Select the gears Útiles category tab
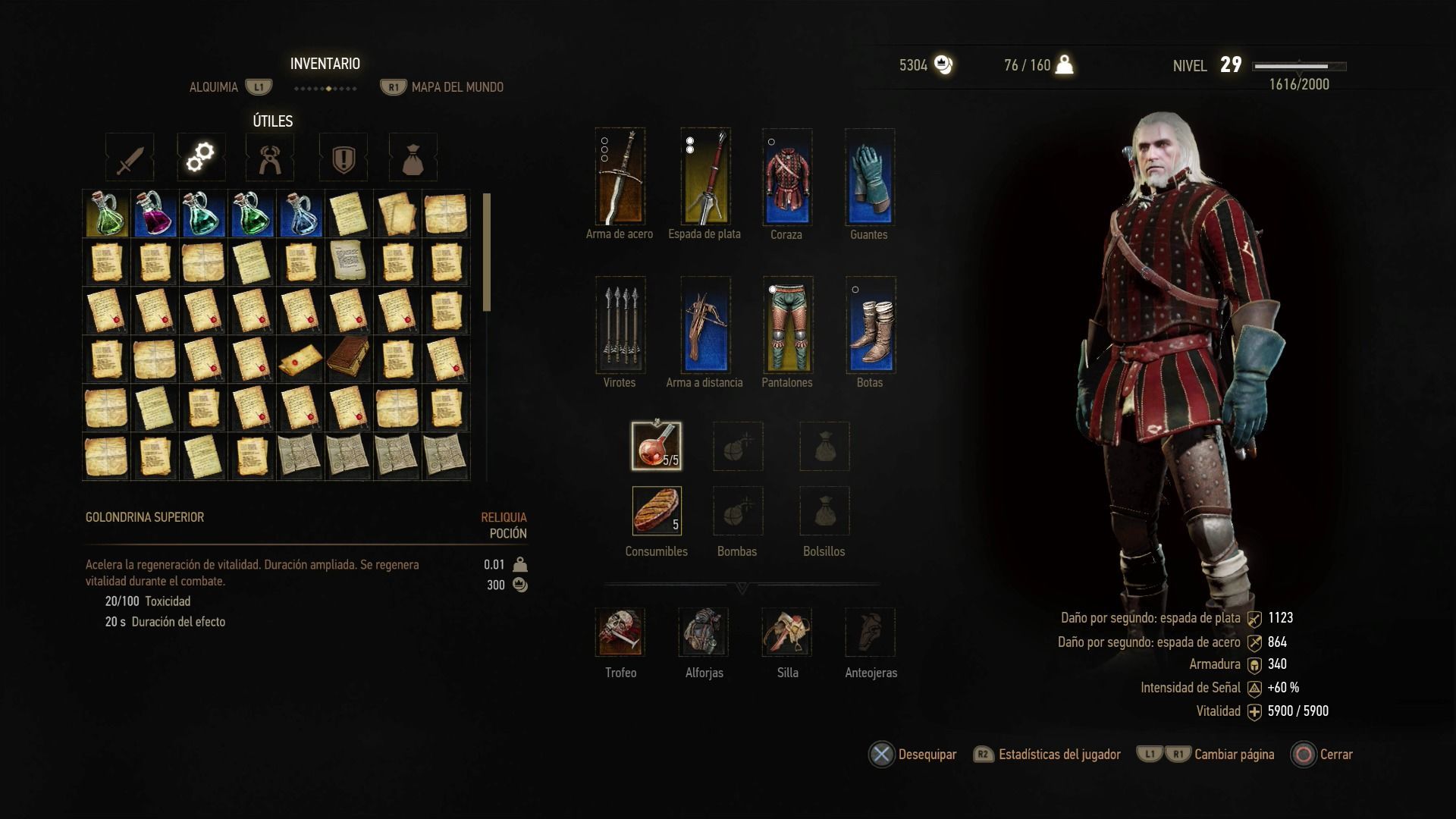Screen dimensions: 1456x819 point(201,158)
